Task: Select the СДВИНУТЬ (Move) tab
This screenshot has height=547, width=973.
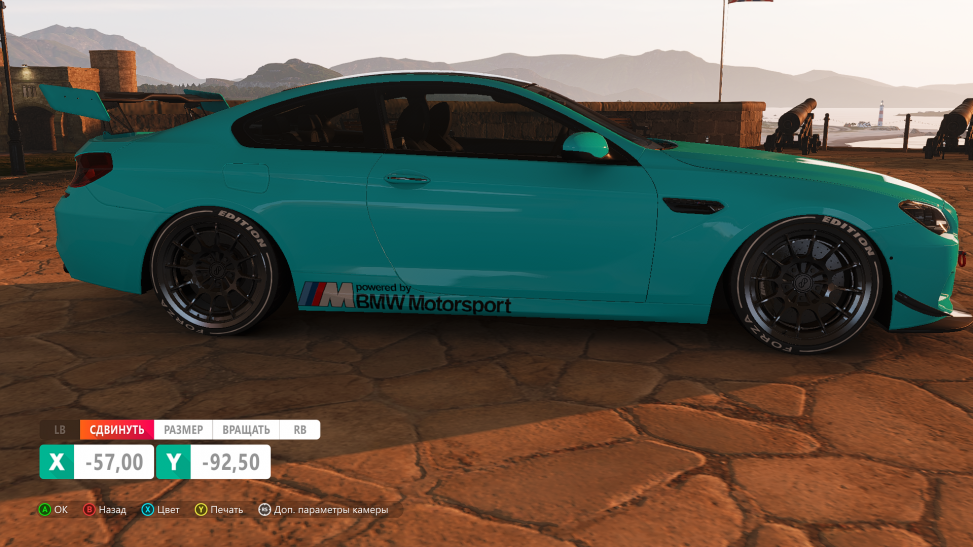Action: (117, 430)
